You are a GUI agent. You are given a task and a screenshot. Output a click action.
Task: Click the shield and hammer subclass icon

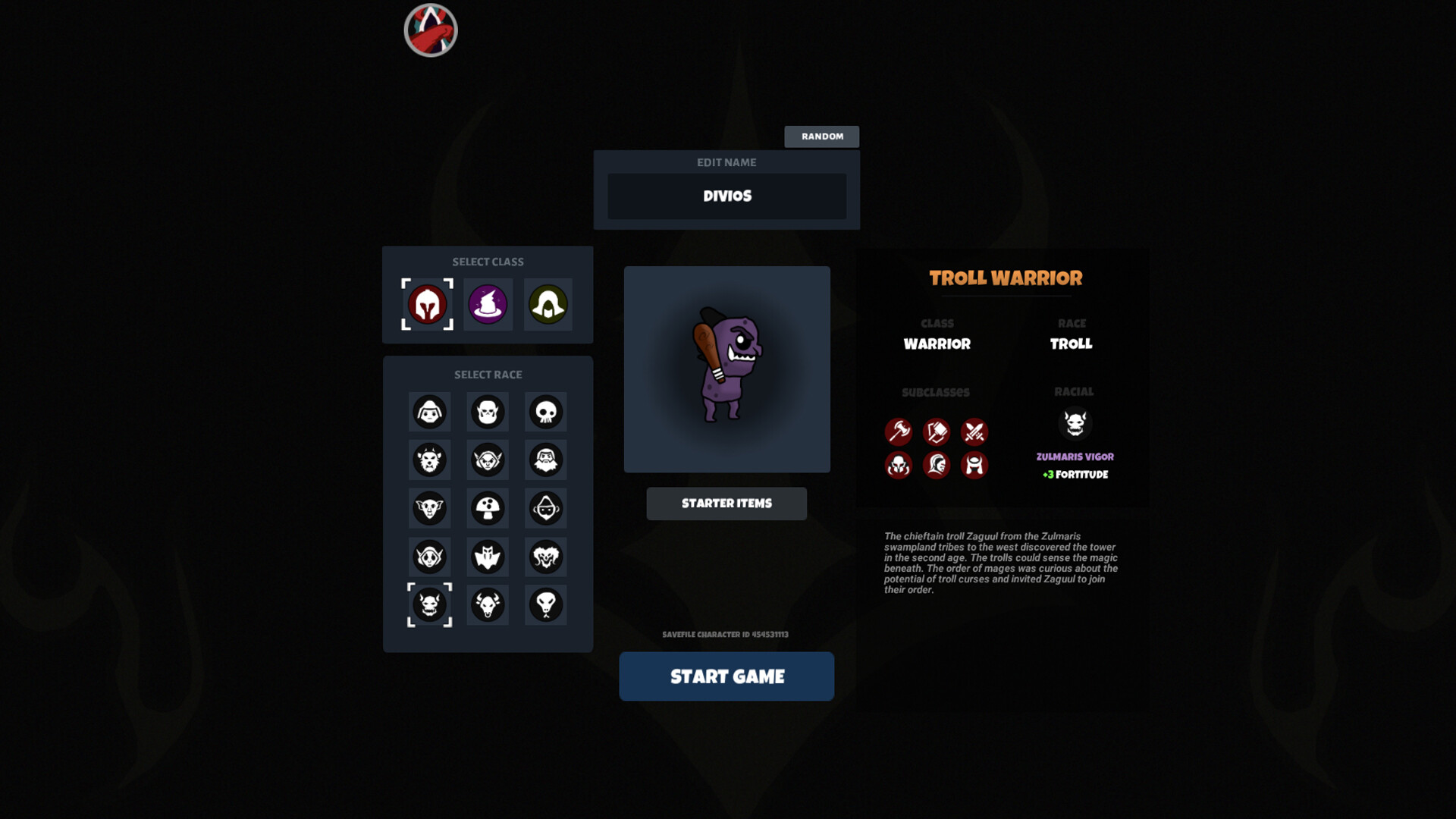pyautogui.click(x=937, y=432)
